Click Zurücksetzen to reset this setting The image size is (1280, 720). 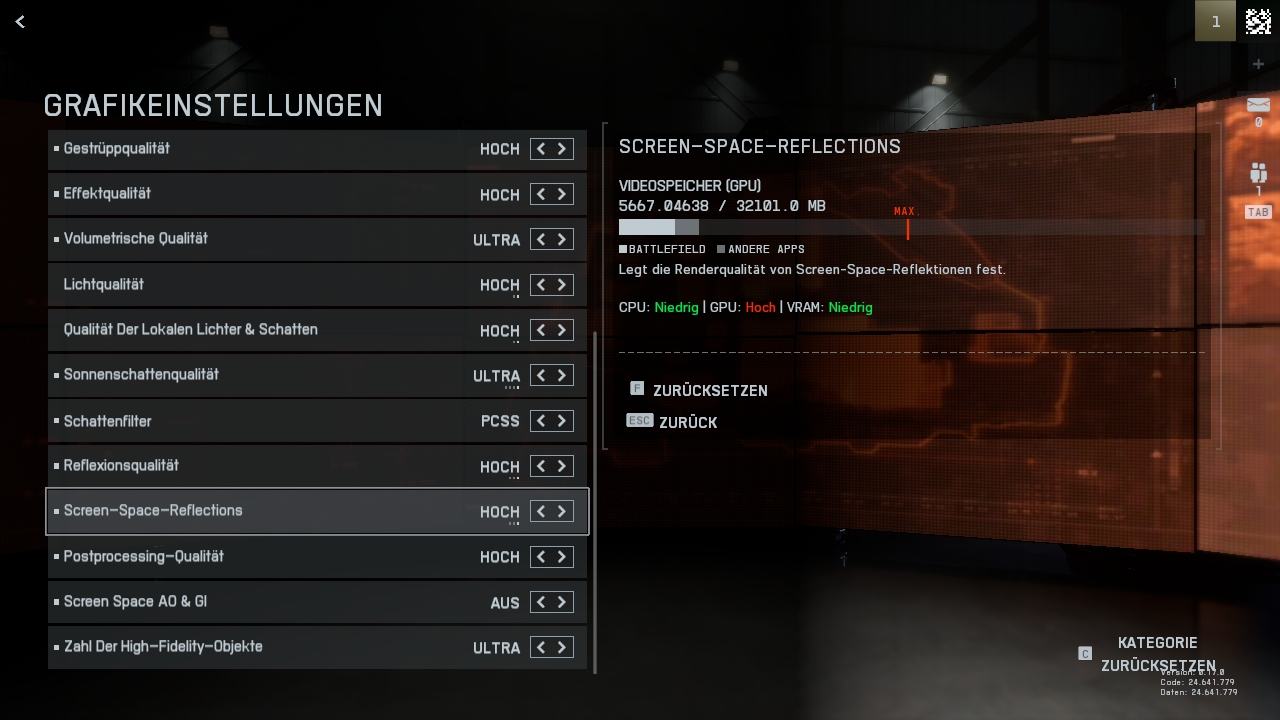click(709, 391)
